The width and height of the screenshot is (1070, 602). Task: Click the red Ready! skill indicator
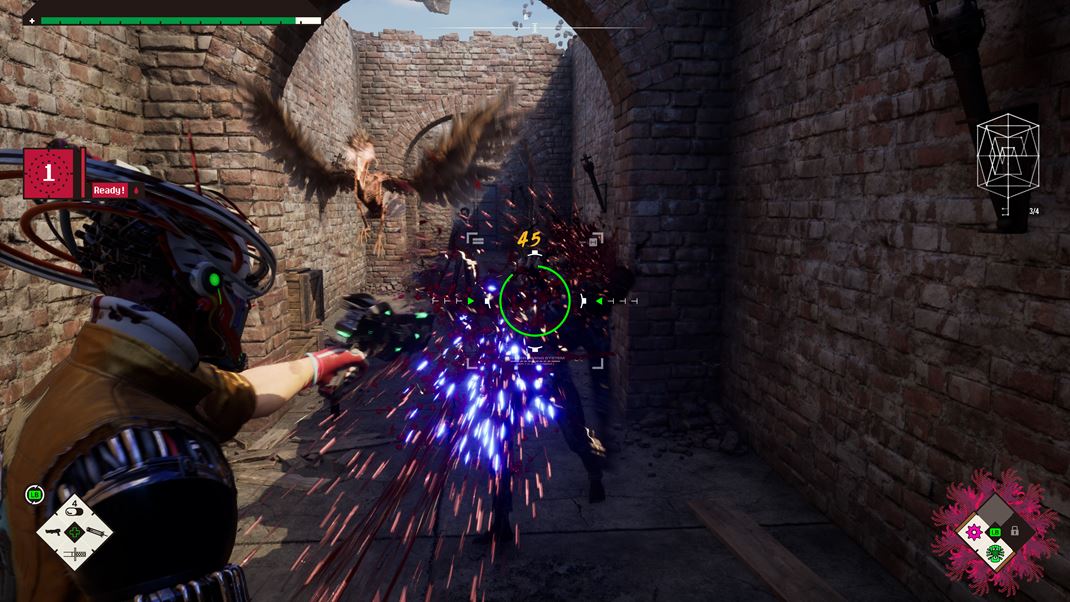pyautogui.click(x=110, y=190)
